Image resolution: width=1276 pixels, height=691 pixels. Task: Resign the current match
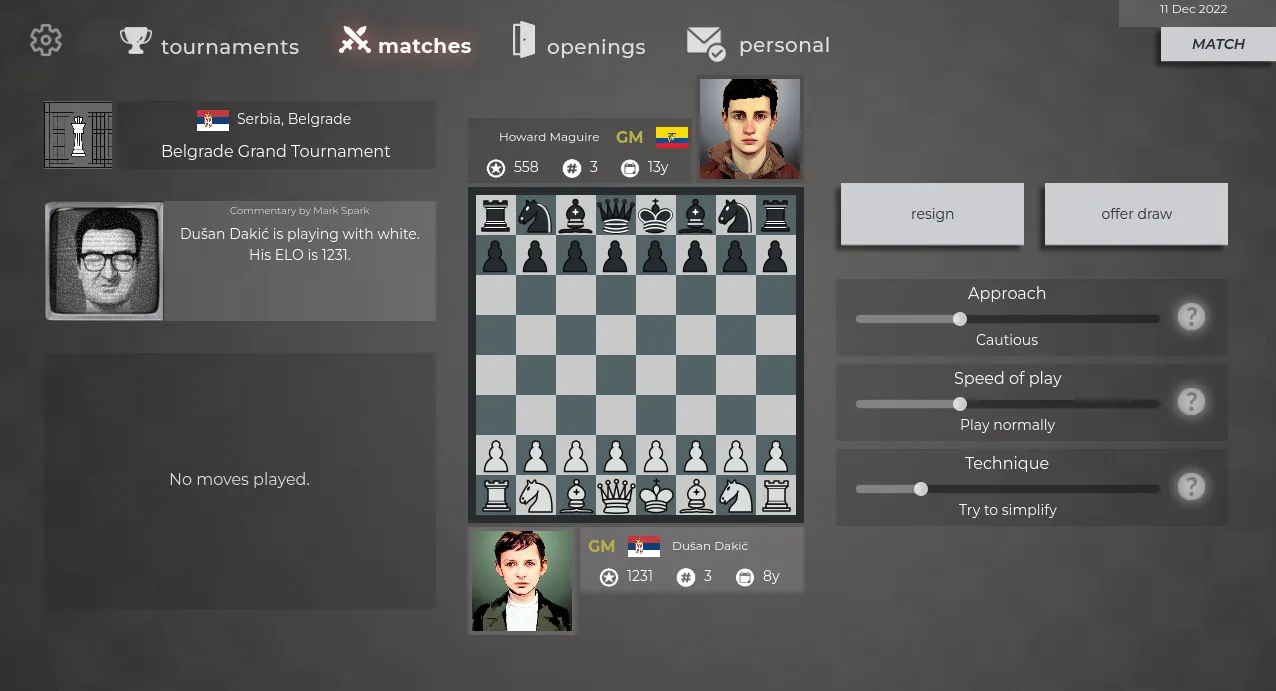(x=932, y=214)
